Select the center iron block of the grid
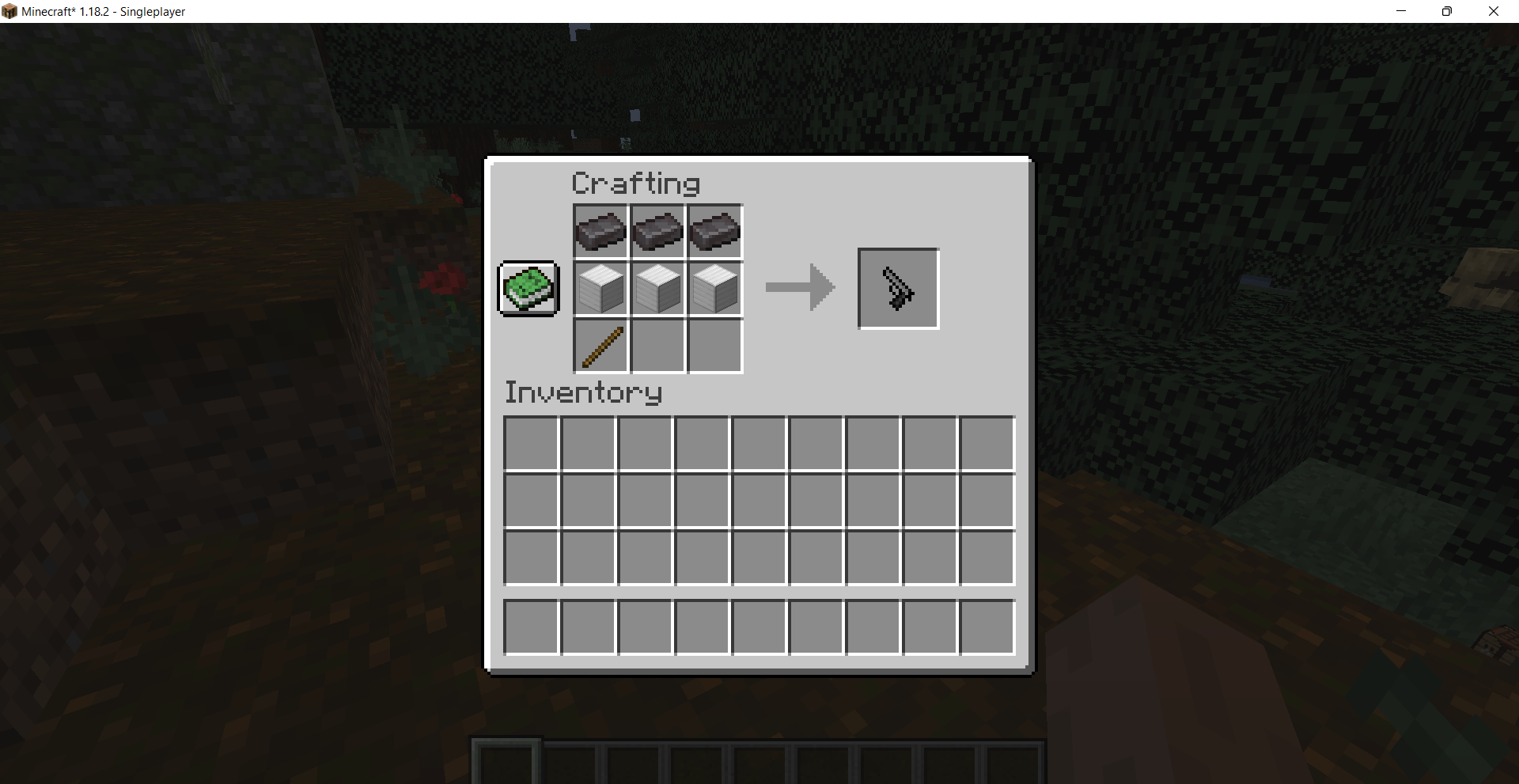Viewport: 1519px width, 784px height. [657, 288]
